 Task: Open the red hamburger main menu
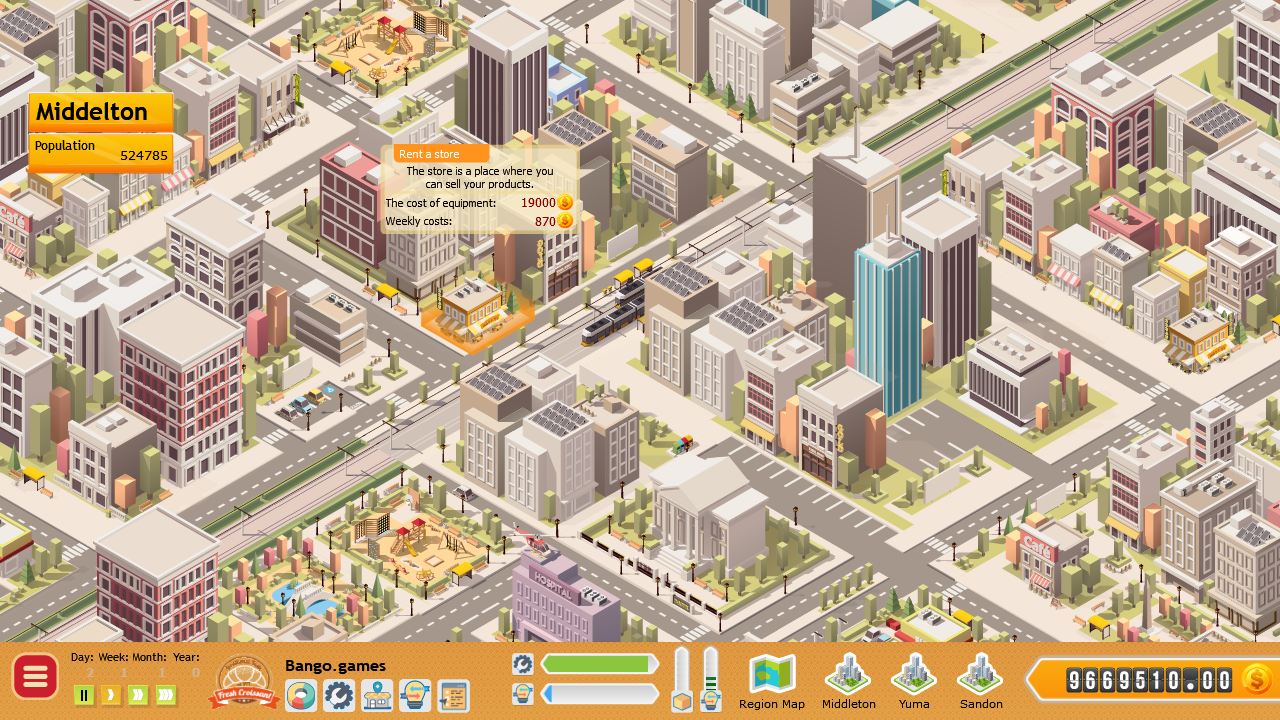[35, 676]
